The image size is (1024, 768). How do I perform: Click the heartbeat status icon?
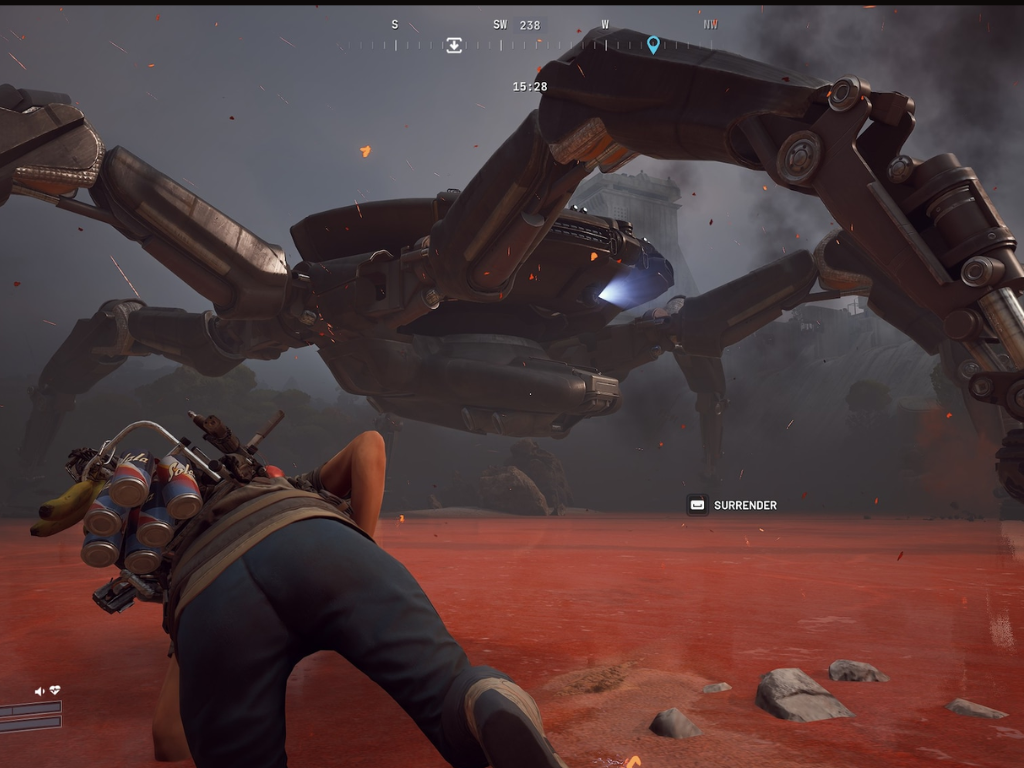pyautogui.click(x=55, y=691)
